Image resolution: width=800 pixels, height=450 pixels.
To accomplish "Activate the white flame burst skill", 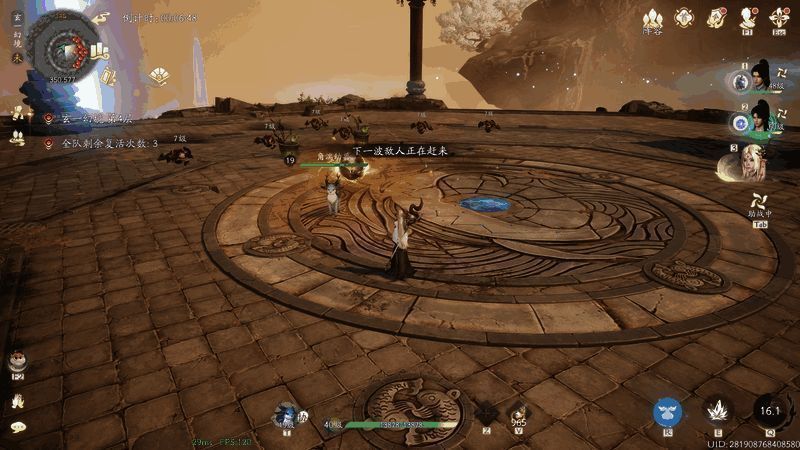I will pyautogui.click(x=717, y=410).
